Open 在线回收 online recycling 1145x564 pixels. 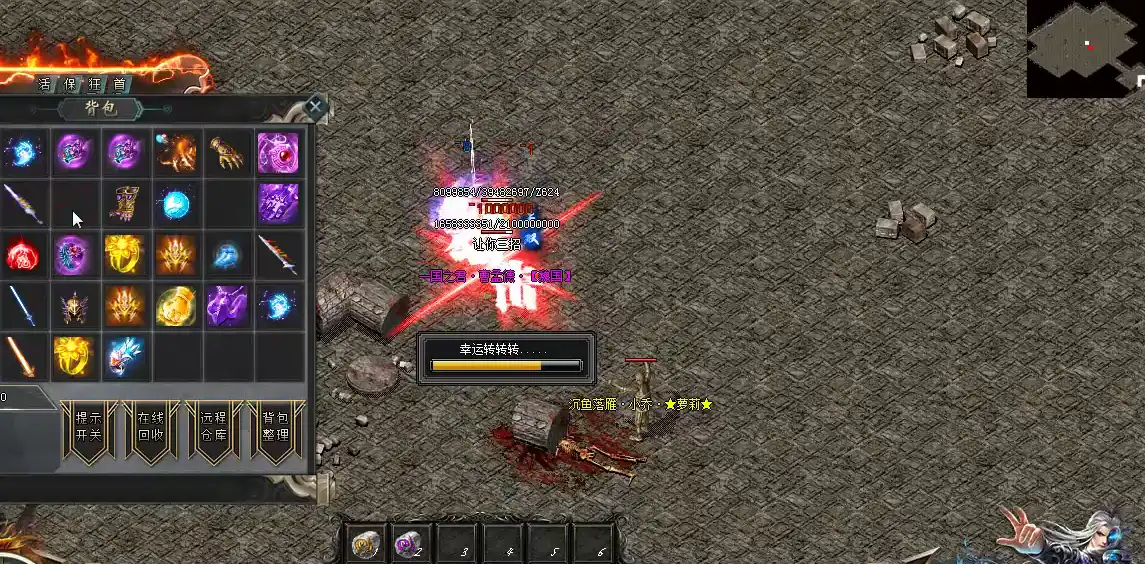click(150, 427)
